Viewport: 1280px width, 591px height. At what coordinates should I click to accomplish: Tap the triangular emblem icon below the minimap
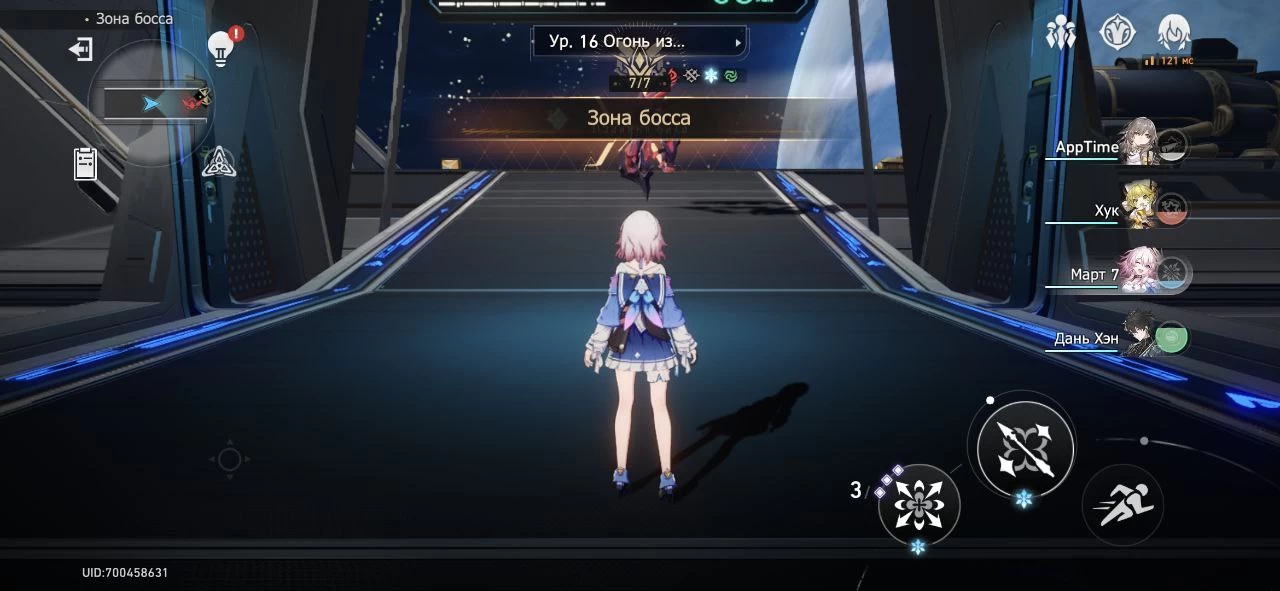pyautogui.click(x=218, y=161)
